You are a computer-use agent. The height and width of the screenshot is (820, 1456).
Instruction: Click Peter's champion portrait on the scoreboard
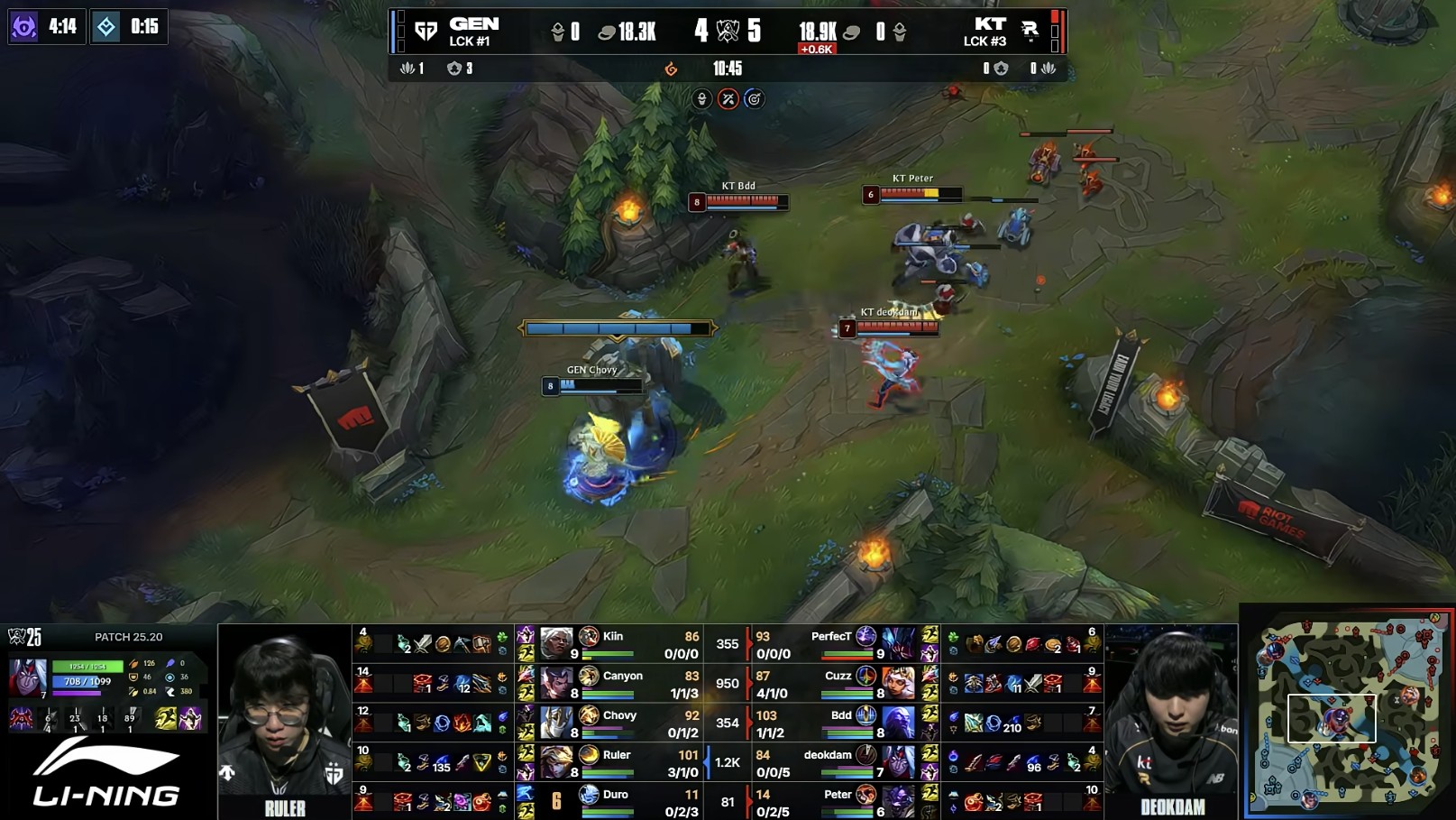pyautogui.click(x=898, y=801)
